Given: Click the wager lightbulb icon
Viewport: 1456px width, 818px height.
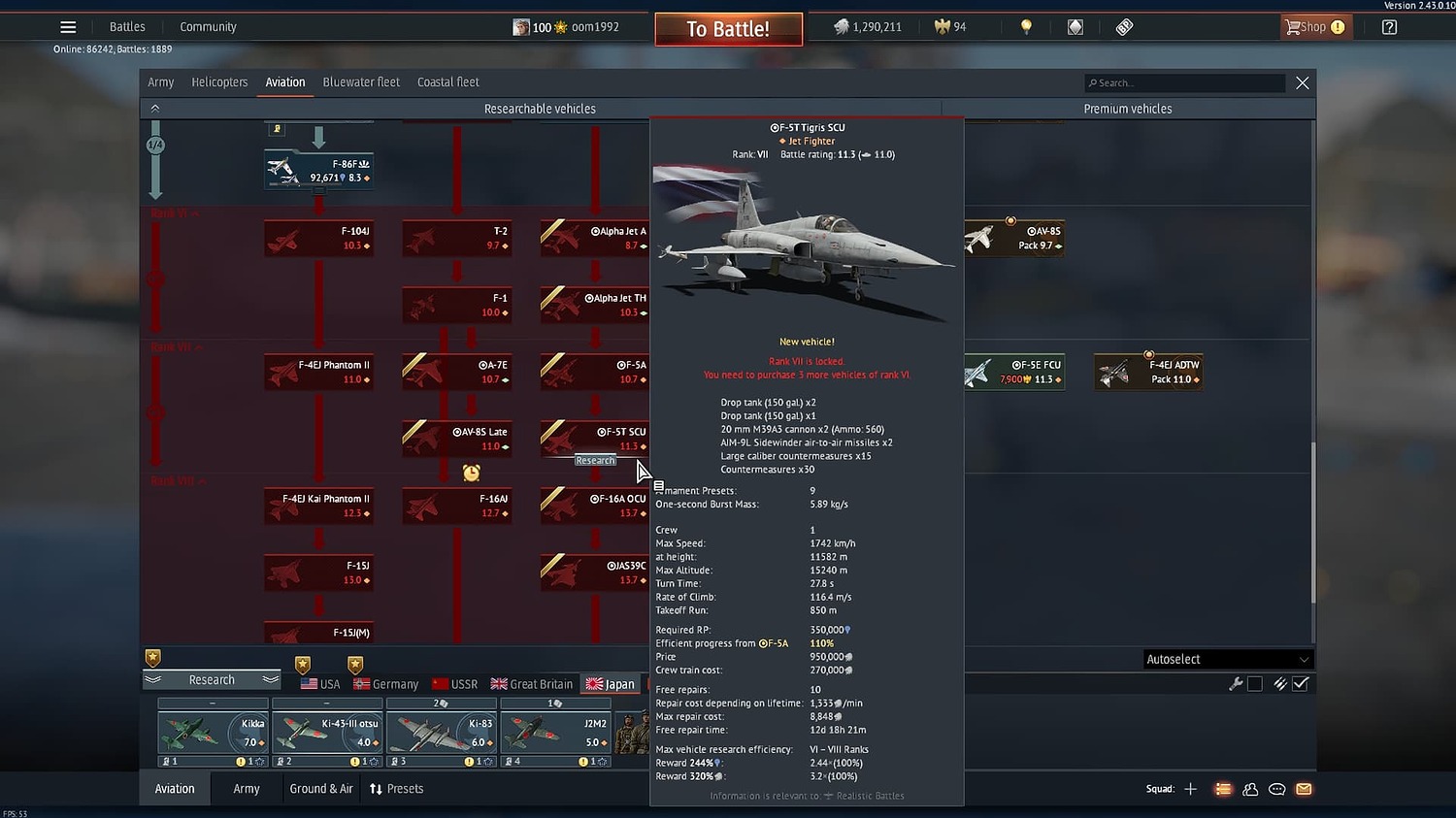Looking at the screenshot, I should (x=1025, y=26).
